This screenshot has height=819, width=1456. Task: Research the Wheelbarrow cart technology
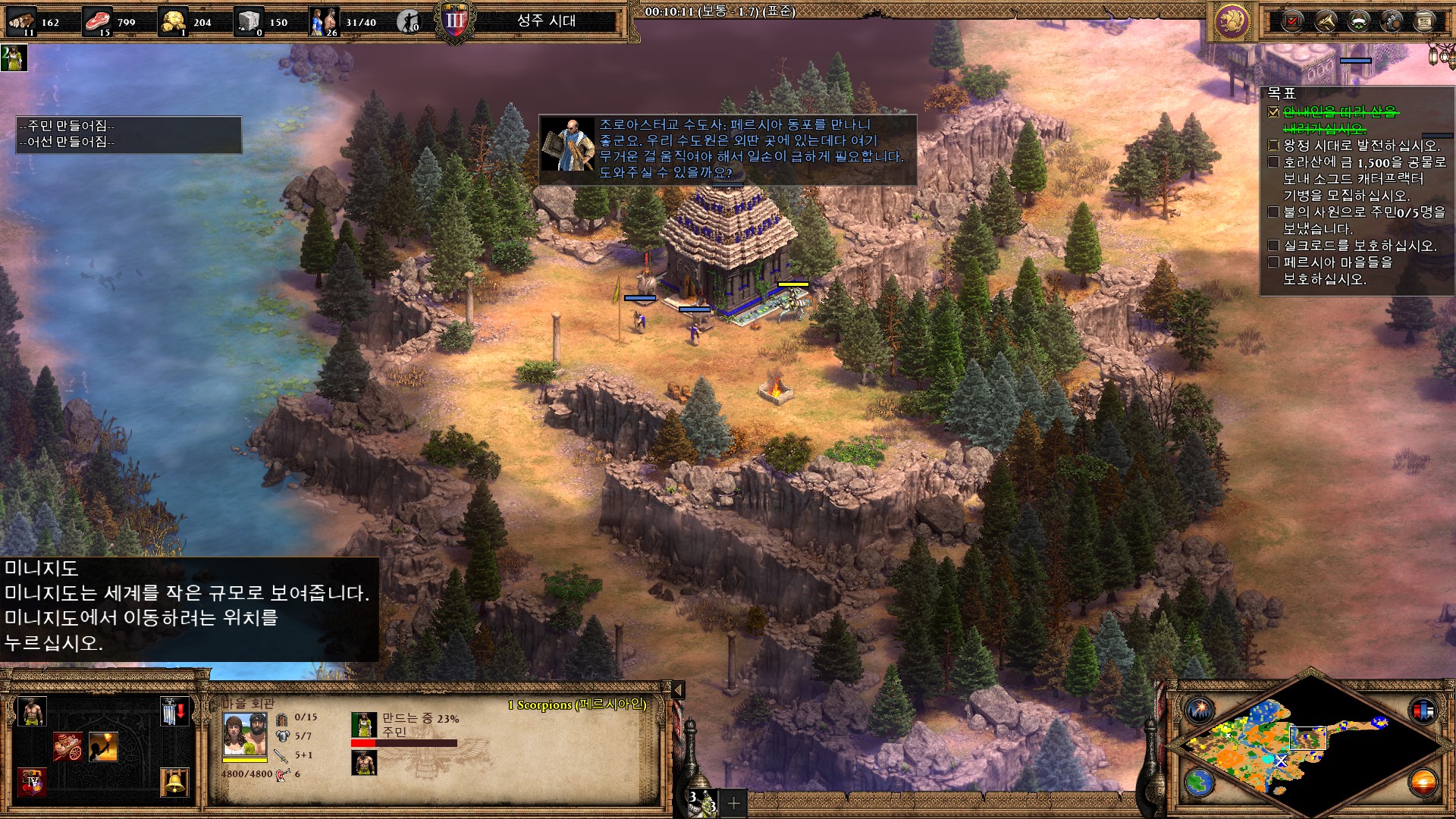pos(67,747)
